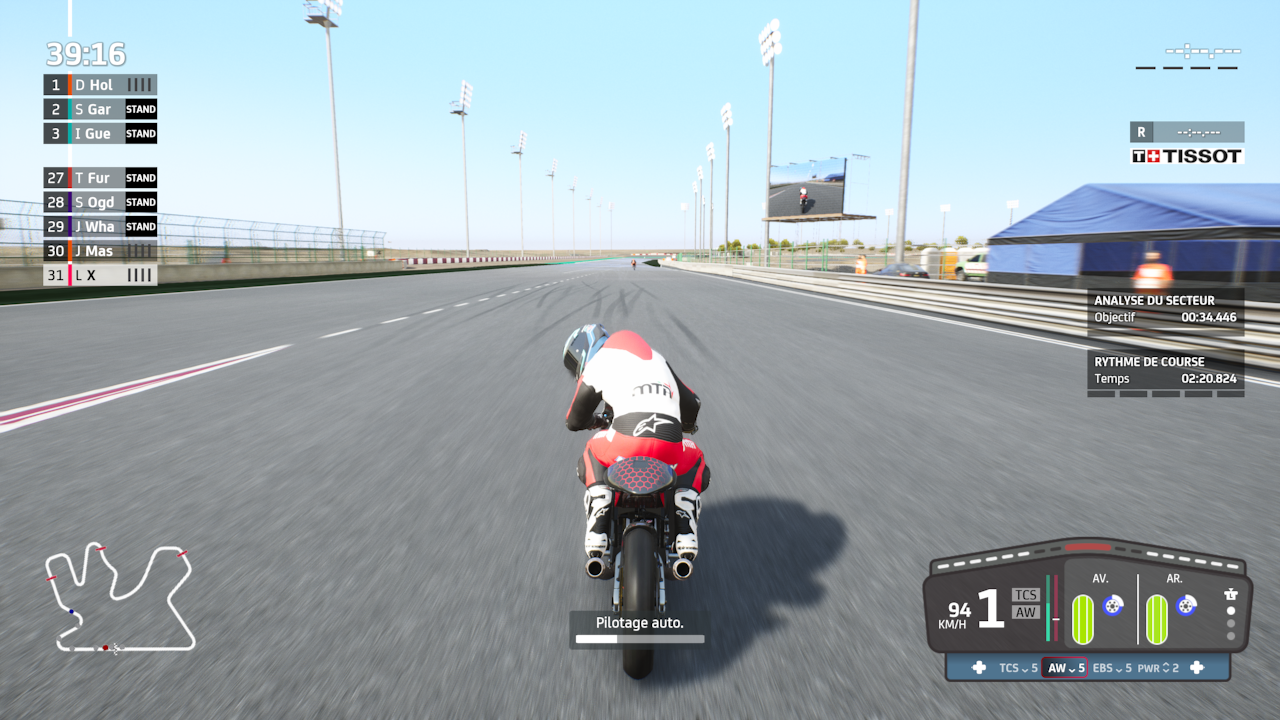
Task: Select D Hol's row in the standings
Action: point(100,85)
